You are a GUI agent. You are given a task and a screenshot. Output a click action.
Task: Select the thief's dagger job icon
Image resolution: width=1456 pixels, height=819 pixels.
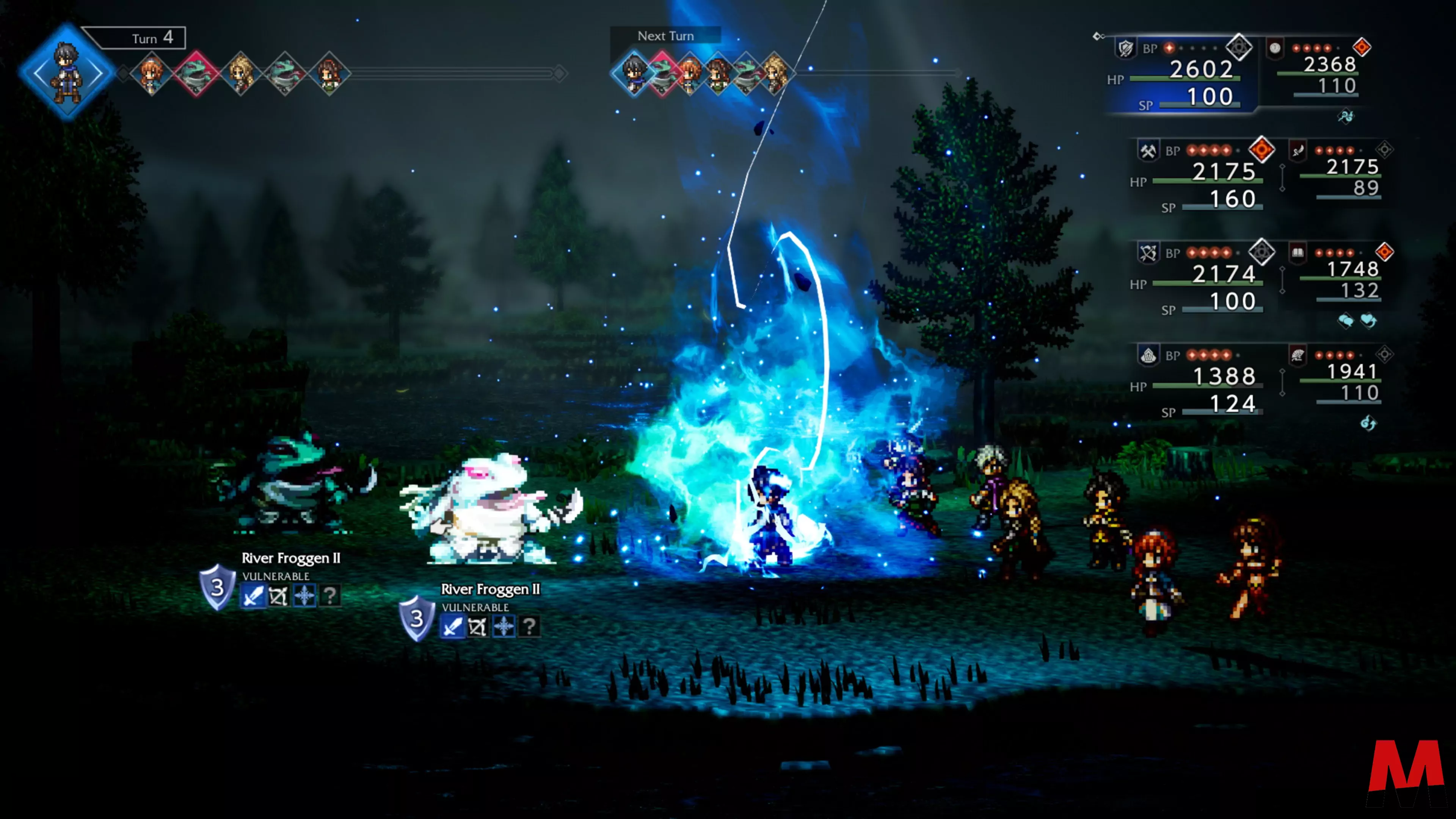coord(1297,151)
